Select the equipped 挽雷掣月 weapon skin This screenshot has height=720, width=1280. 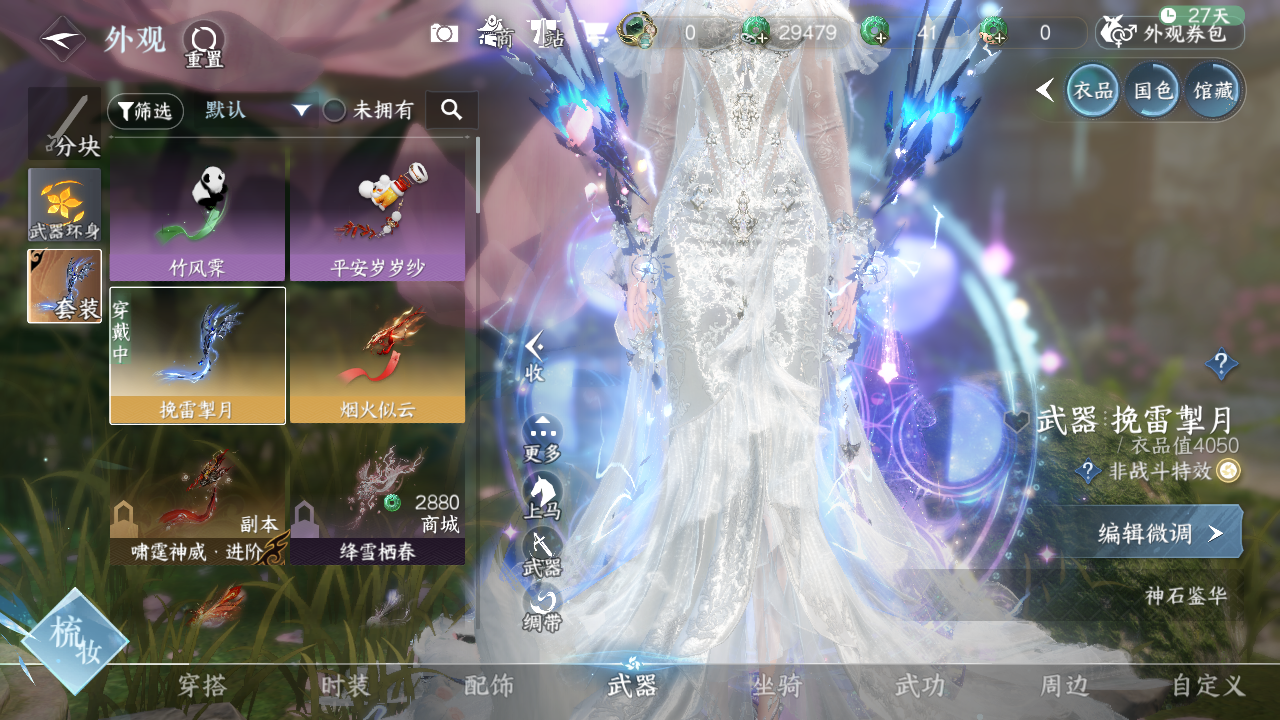[x=197, y=355]
